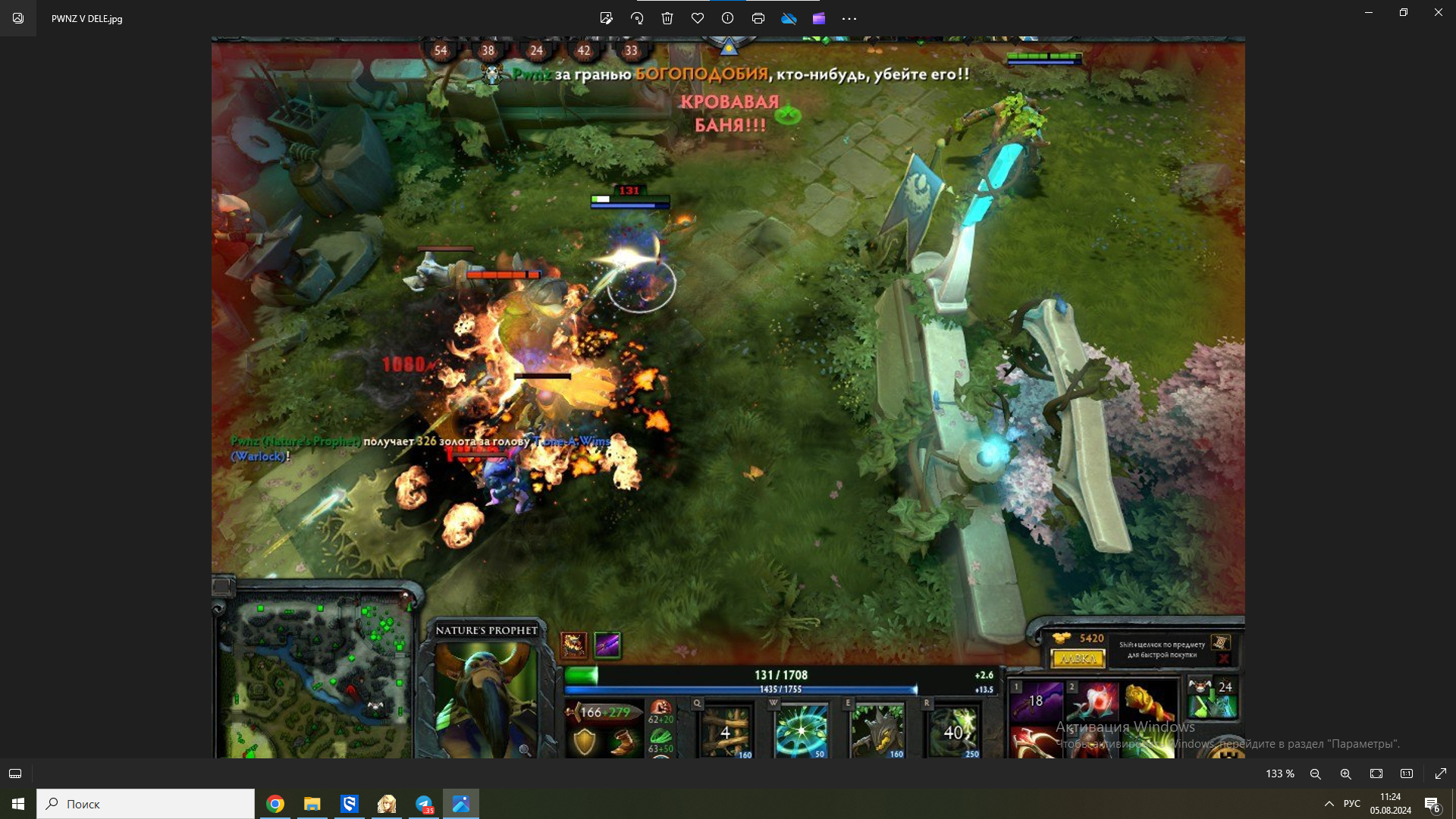Zoom in the photo viewer
Image resolution: width=1456 pixels, height=819 pixels.
point(1346,773)
